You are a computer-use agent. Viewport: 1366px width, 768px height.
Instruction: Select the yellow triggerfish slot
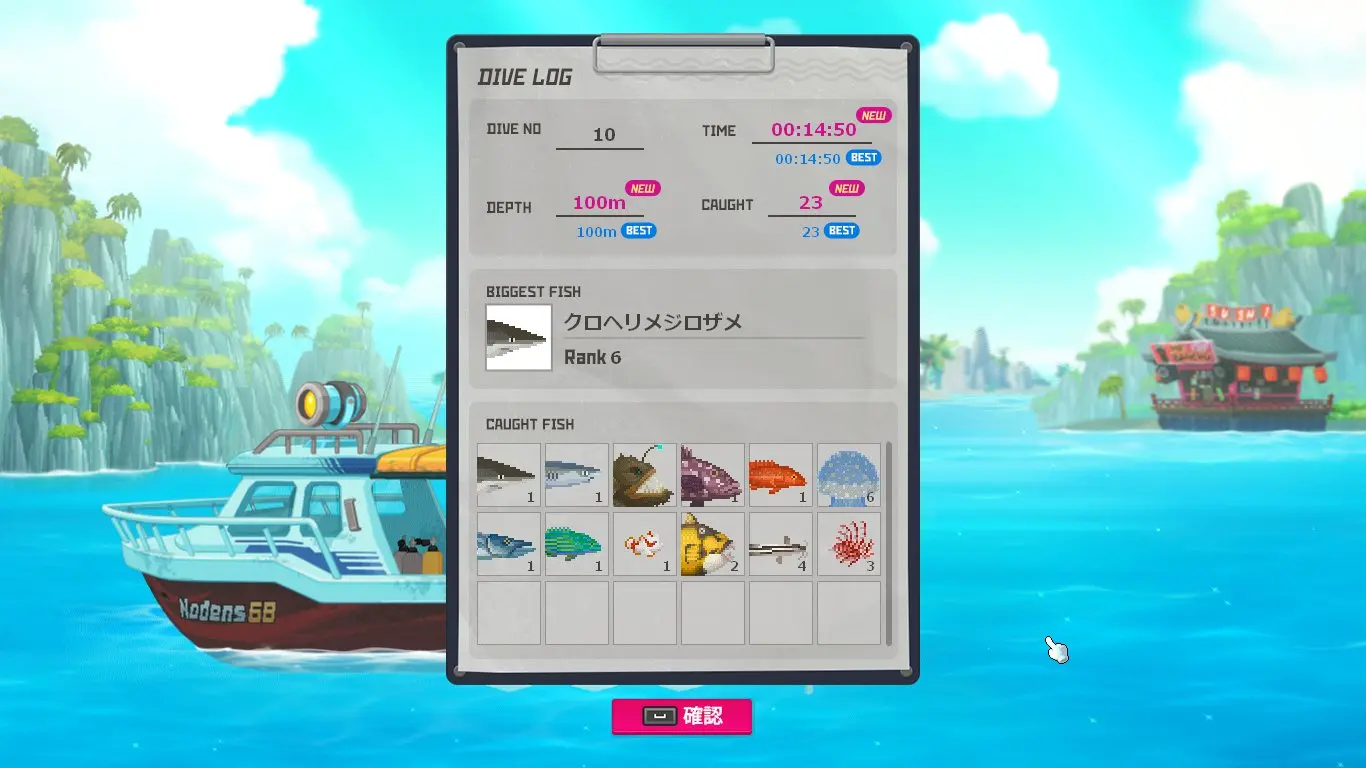(713, 544)
